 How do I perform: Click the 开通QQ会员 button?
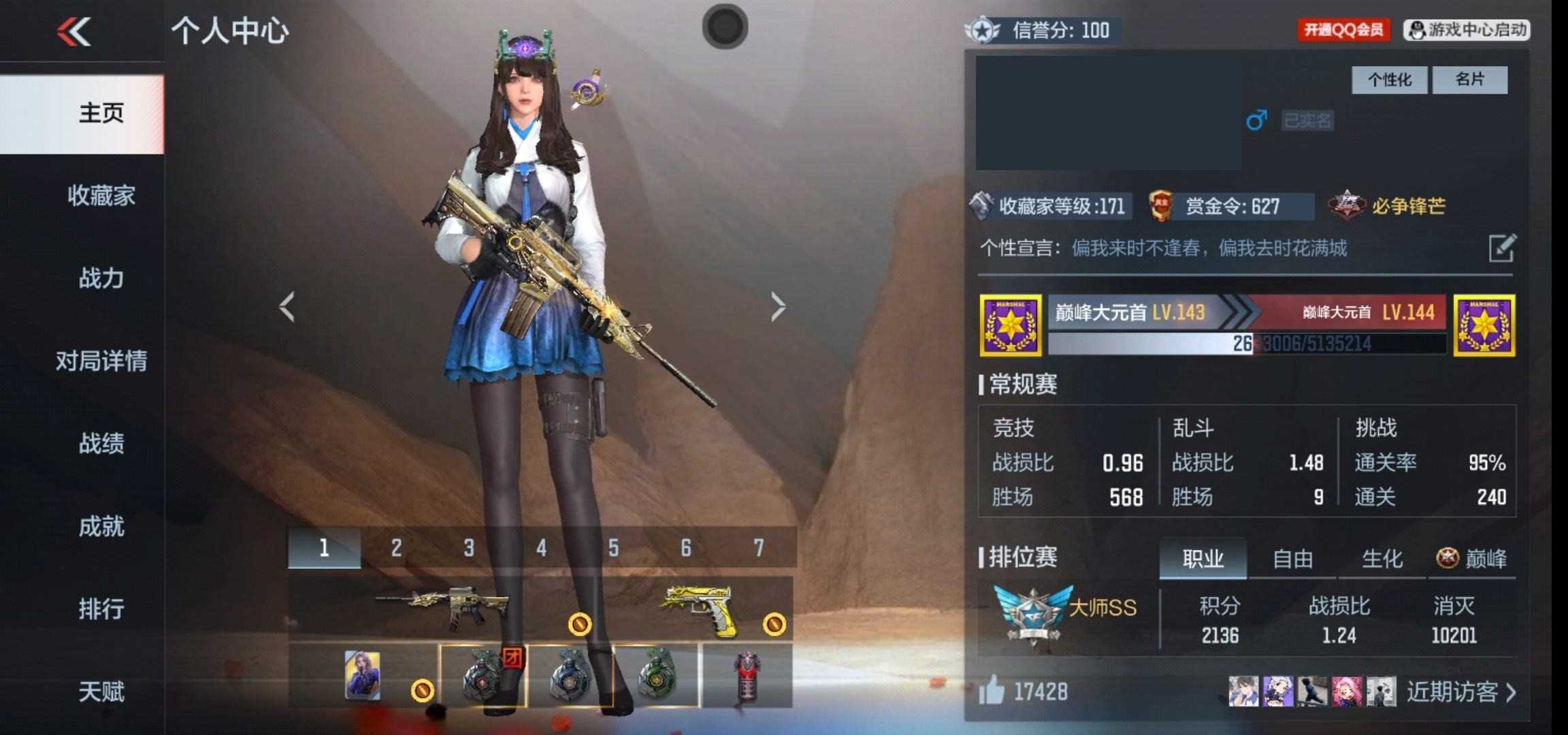(x=1343, y=30)
